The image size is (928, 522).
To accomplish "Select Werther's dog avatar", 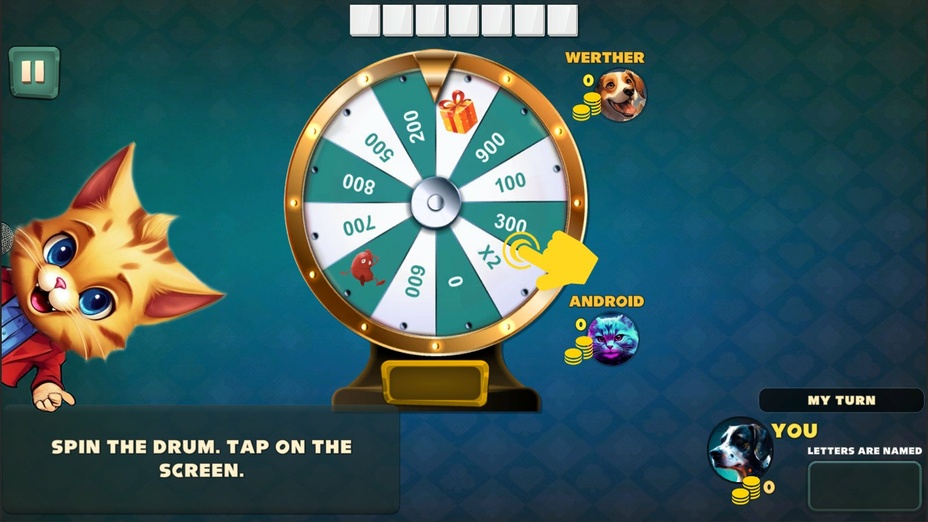I will click(622, 96).
